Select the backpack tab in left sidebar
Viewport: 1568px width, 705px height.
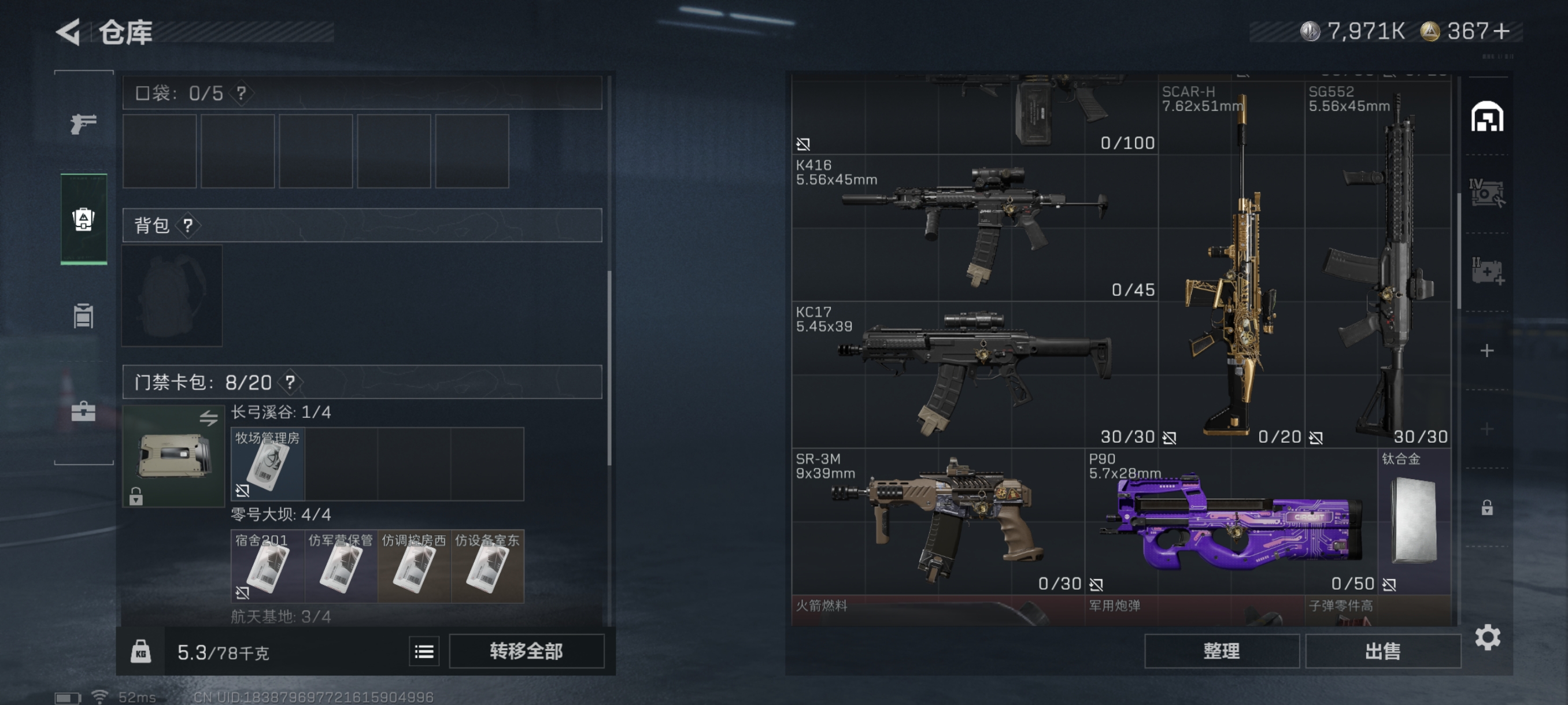[x=83, y=219]
